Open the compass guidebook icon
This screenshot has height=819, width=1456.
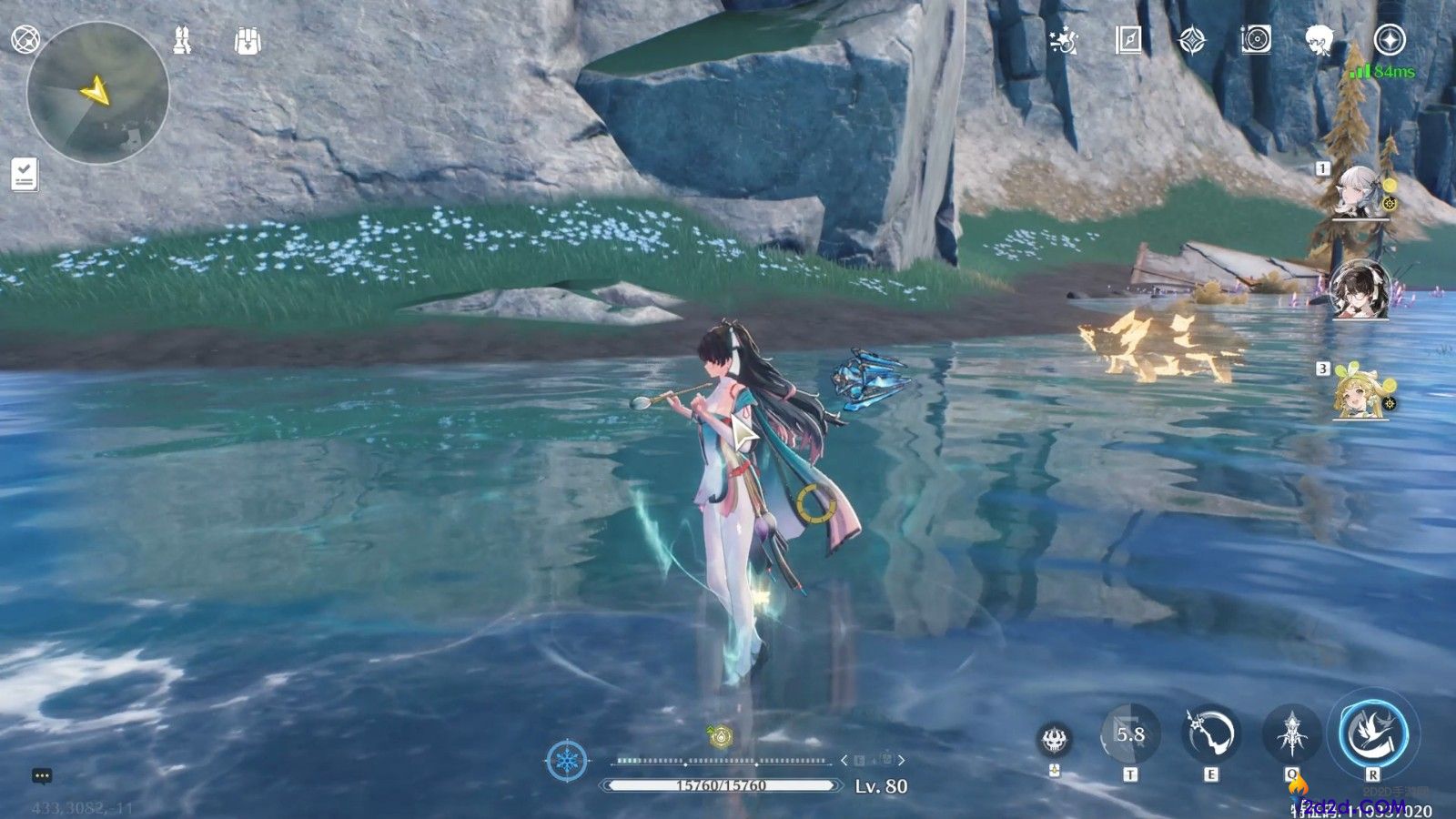[1128, 40]
